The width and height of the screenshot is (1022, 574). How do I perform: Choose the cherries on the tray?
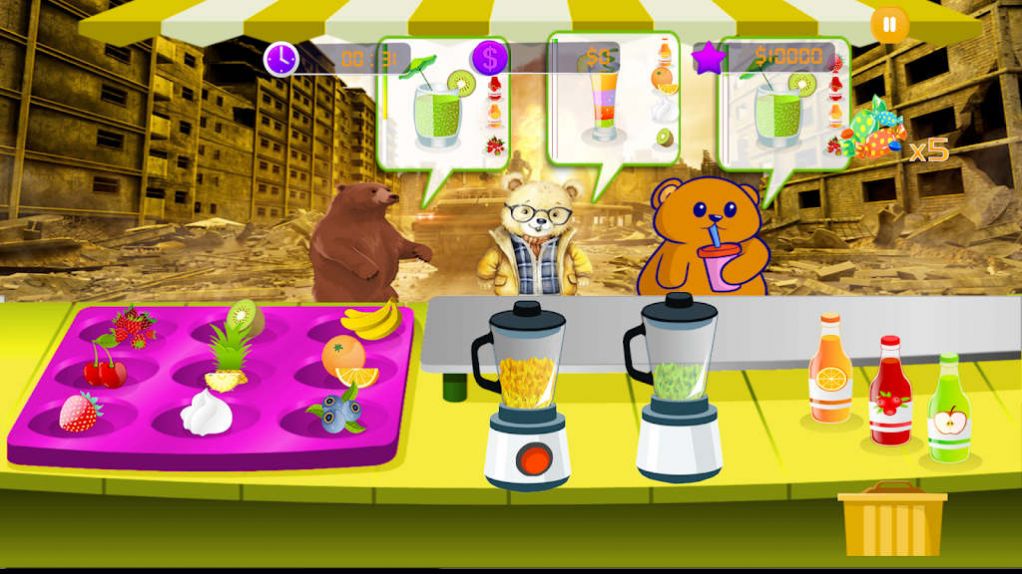coord(104,367)
